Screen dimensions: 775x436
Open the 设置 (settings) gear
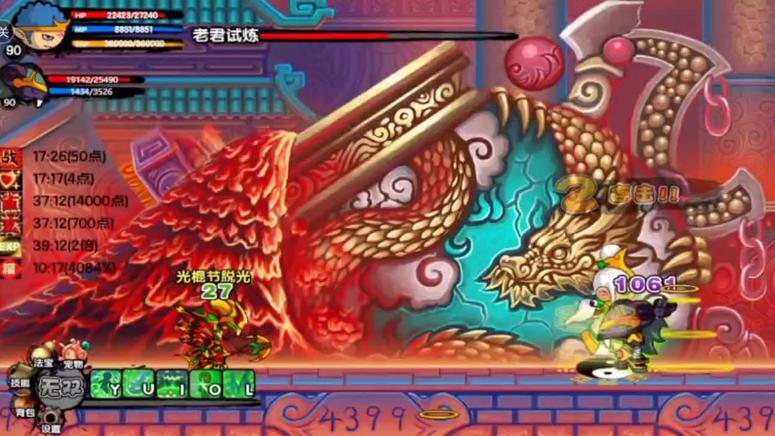50,424
